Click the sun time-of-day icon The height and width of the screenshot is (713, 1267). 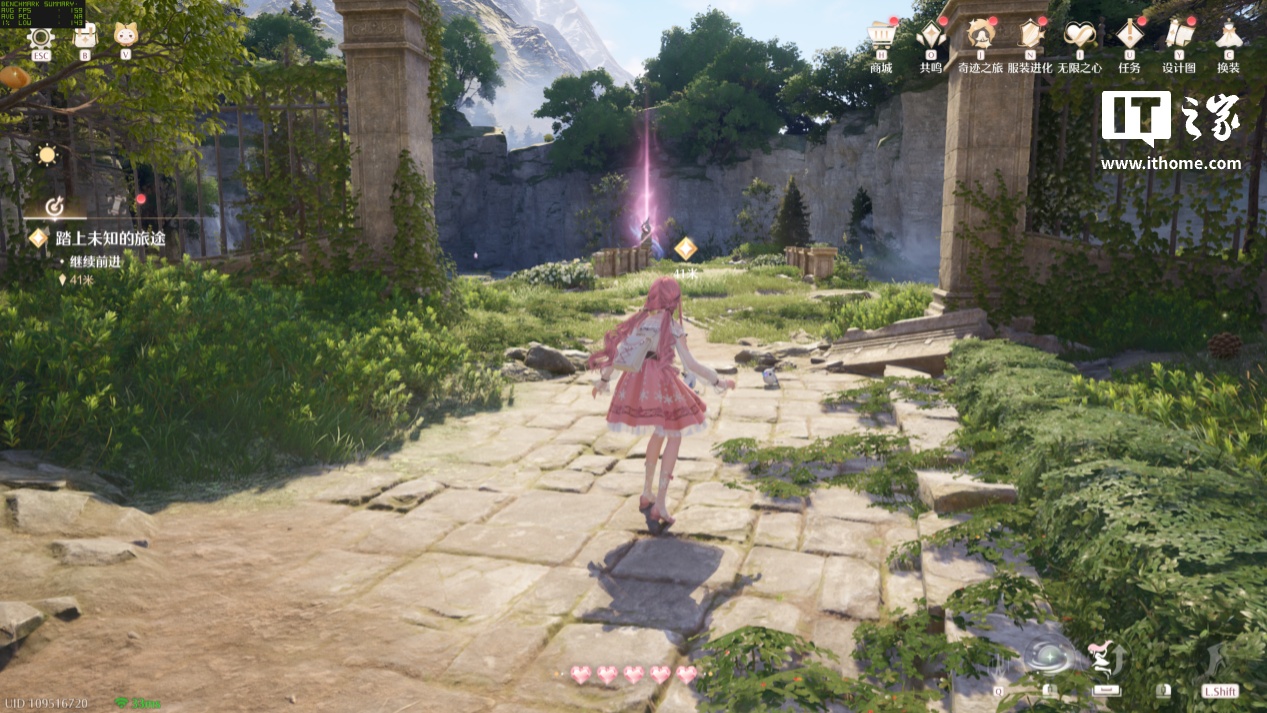(x=46, y=155)
